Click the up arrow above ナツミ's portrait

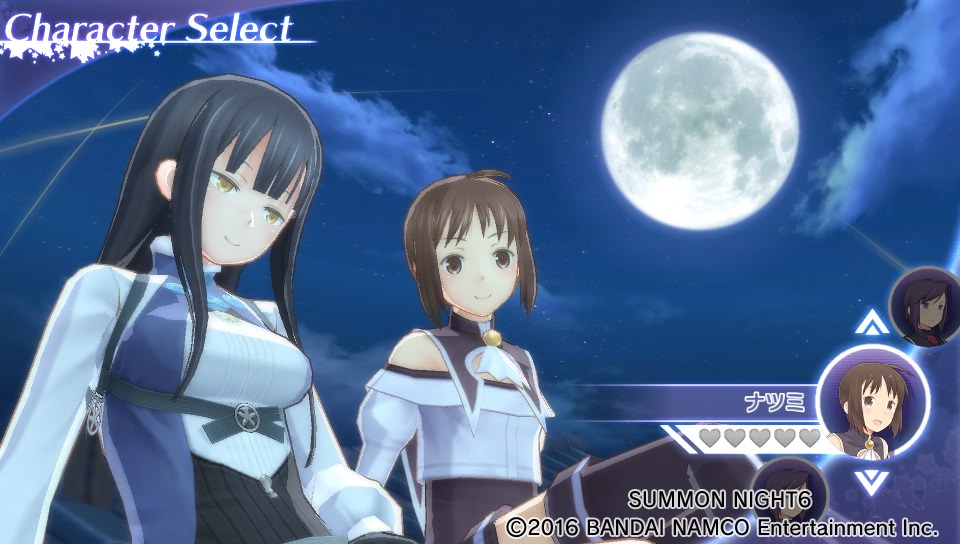point(872,323)
